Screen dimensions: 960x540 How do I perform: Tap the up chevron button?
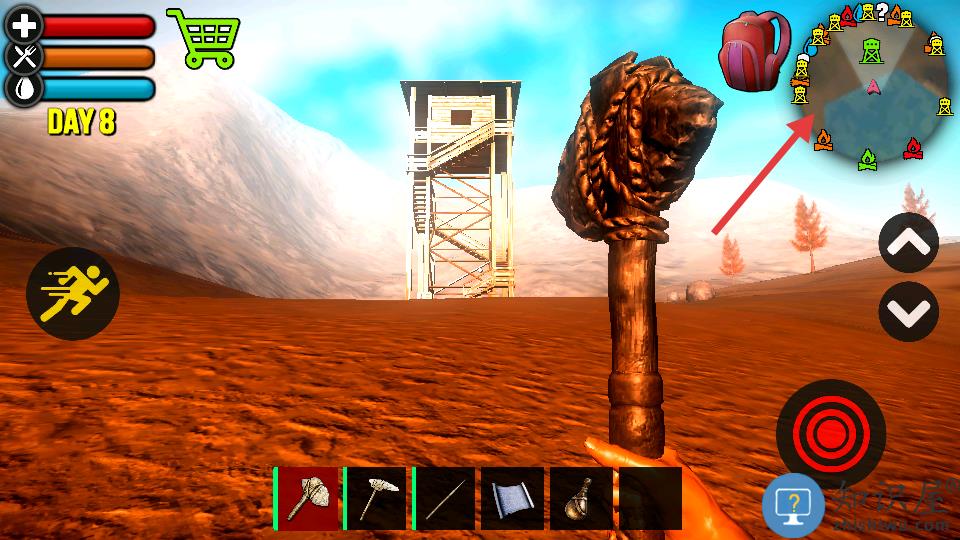[908, 243]
